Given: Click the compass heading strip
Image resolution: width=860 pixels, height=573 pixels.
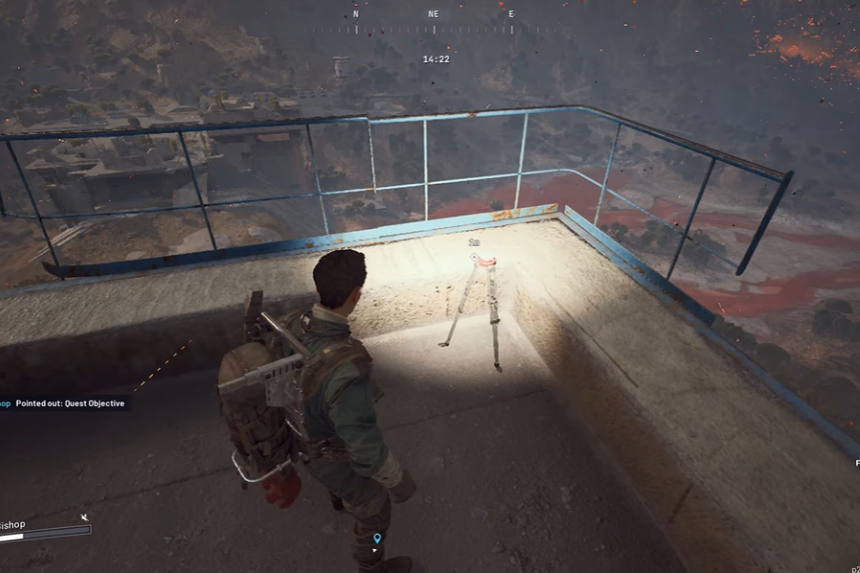Looking at the screenshot, I should (x=433, y=14).
